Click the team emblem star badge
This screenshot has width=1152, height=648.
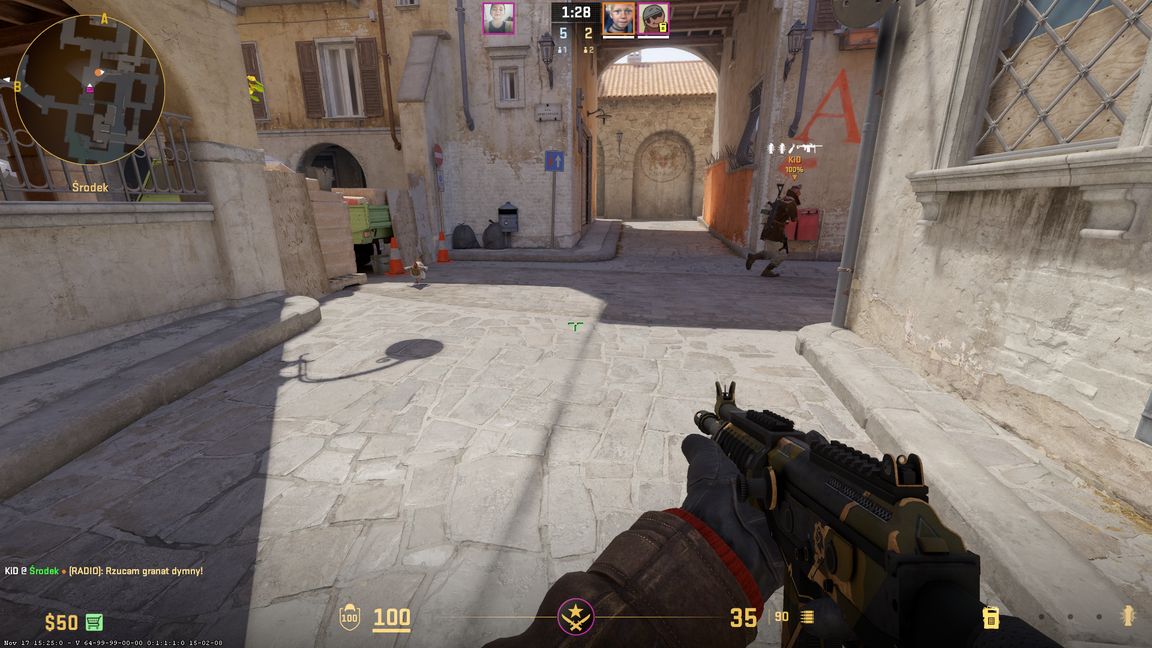pyautogui.click(x=575, y=616)
